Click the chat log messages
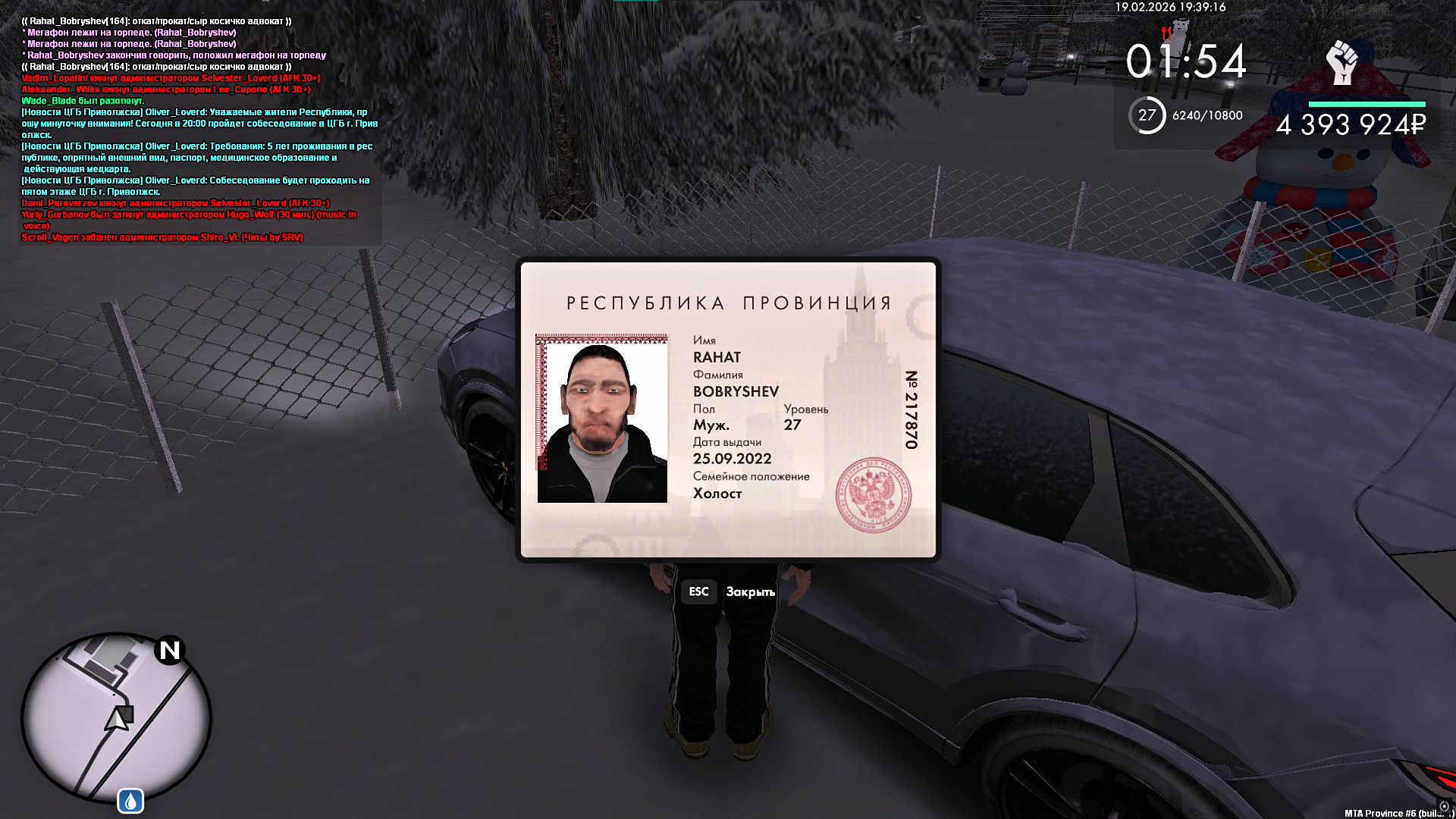This screenshot has width=1456, height=819. coord(197,129)
